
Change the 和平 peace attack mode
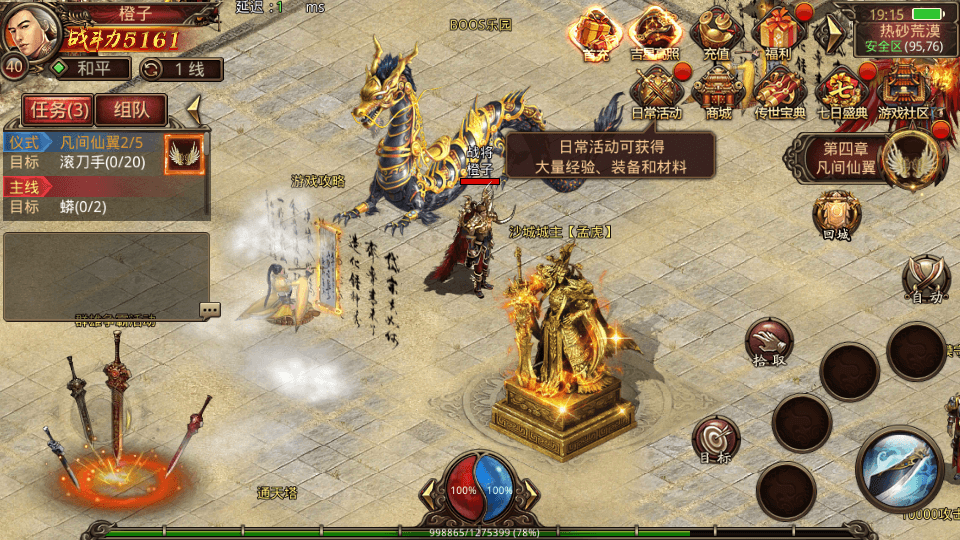point(90,69)
